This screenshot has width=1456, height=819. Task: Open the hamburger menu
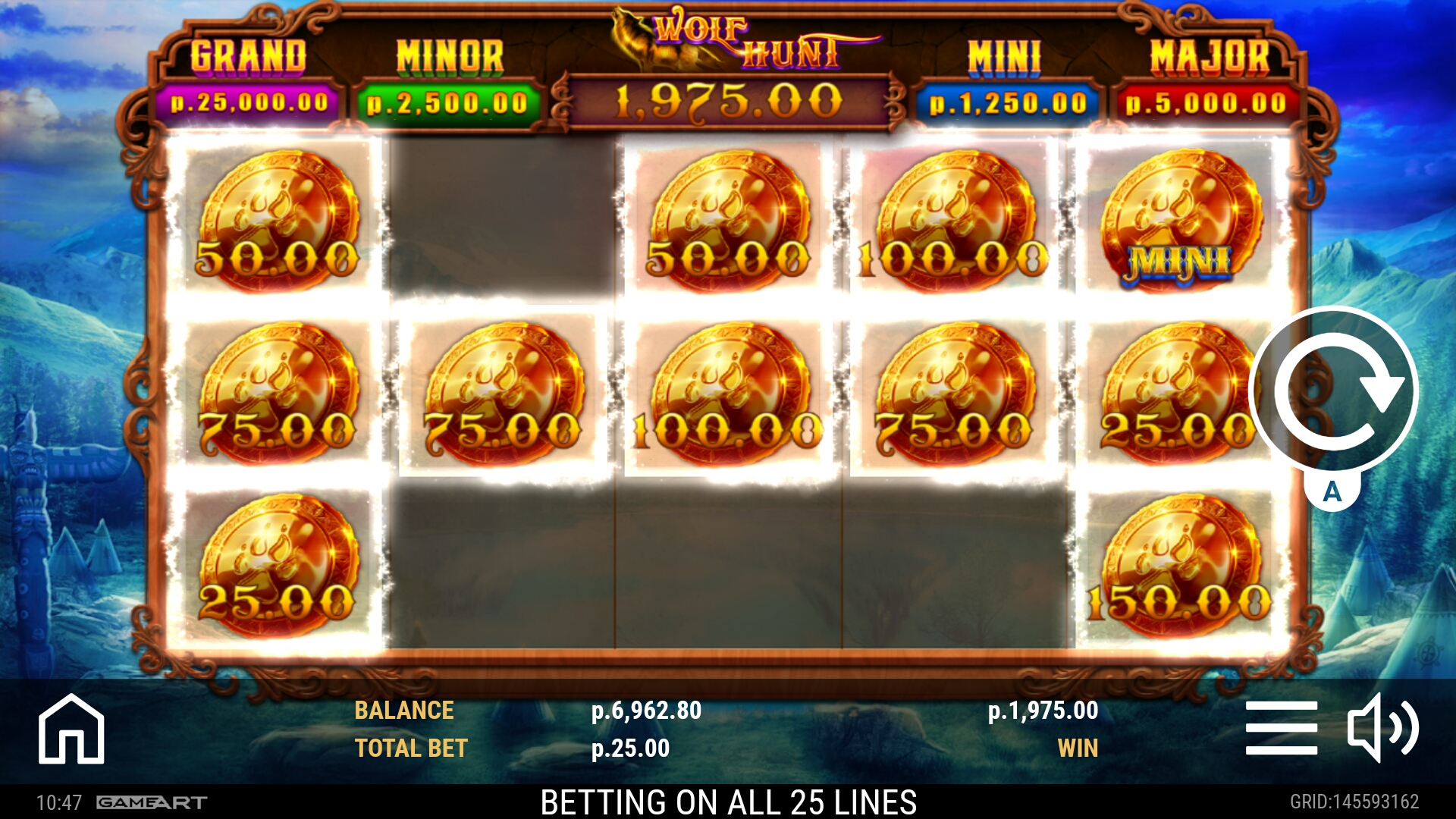click(x=1281, y=729)
